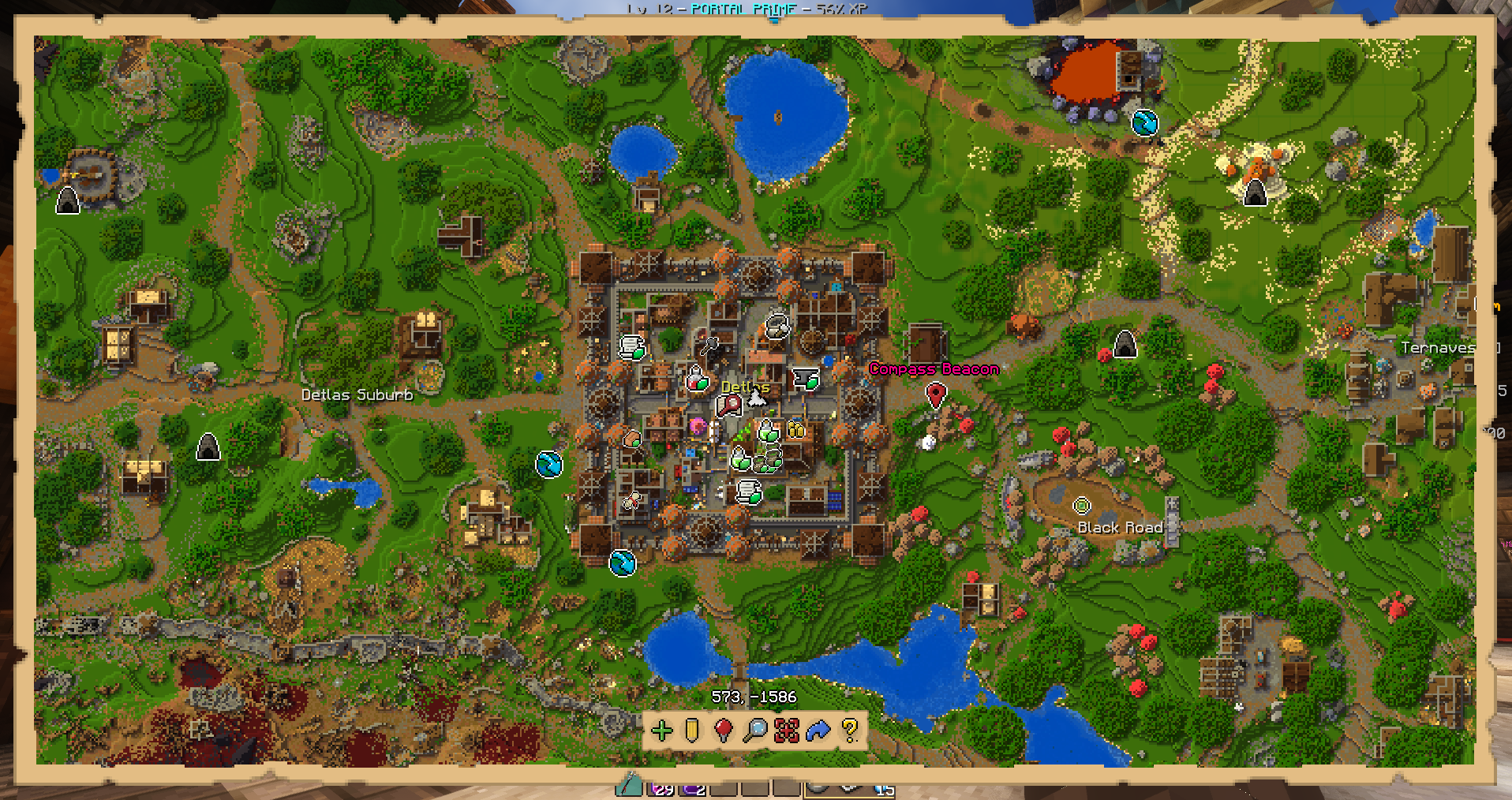Open map search with the magnifying glass icon

755,731
